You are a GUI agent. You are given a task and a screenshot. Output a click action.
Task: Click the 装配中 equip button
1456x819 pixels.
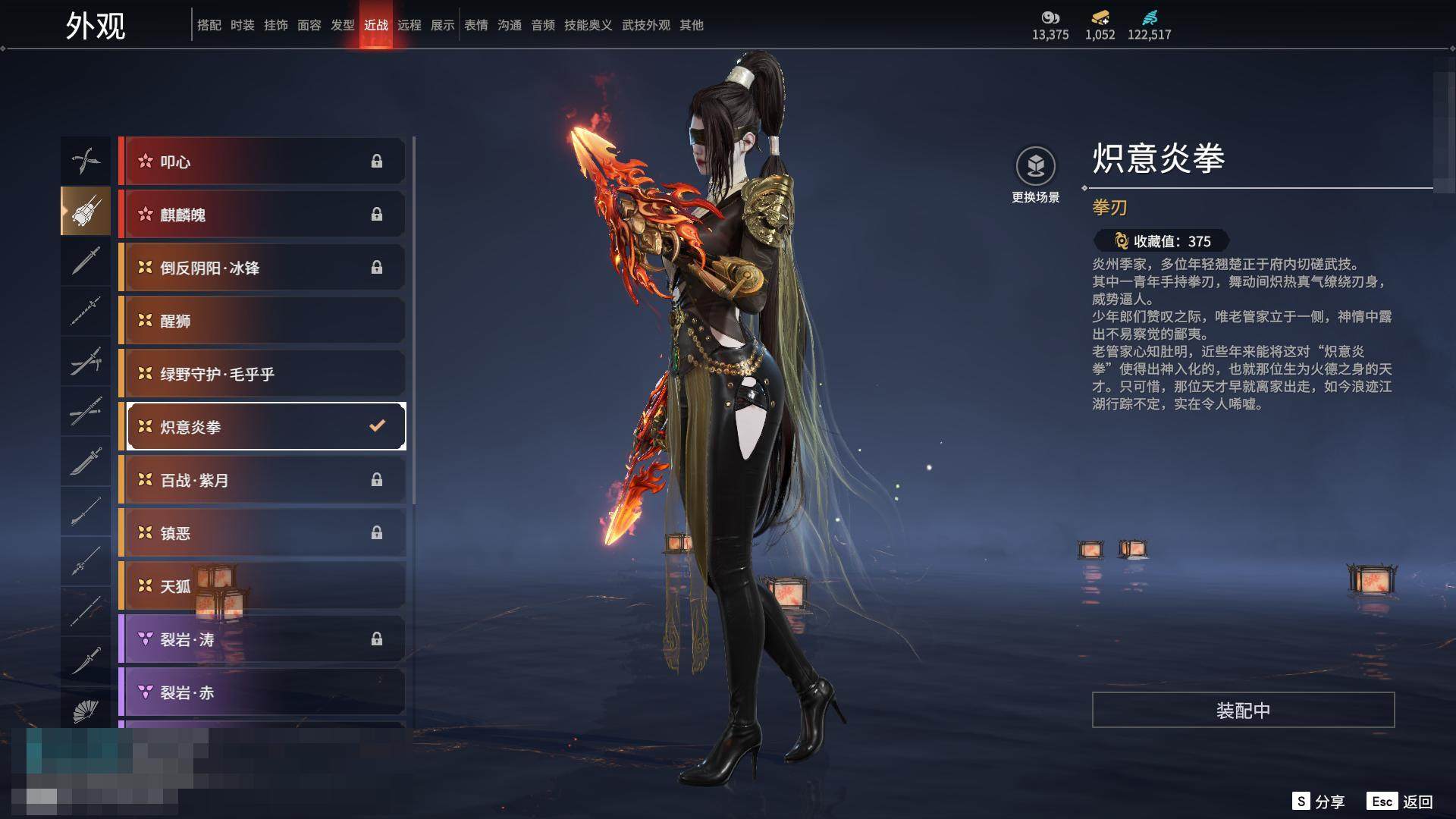coord(1243,710)
